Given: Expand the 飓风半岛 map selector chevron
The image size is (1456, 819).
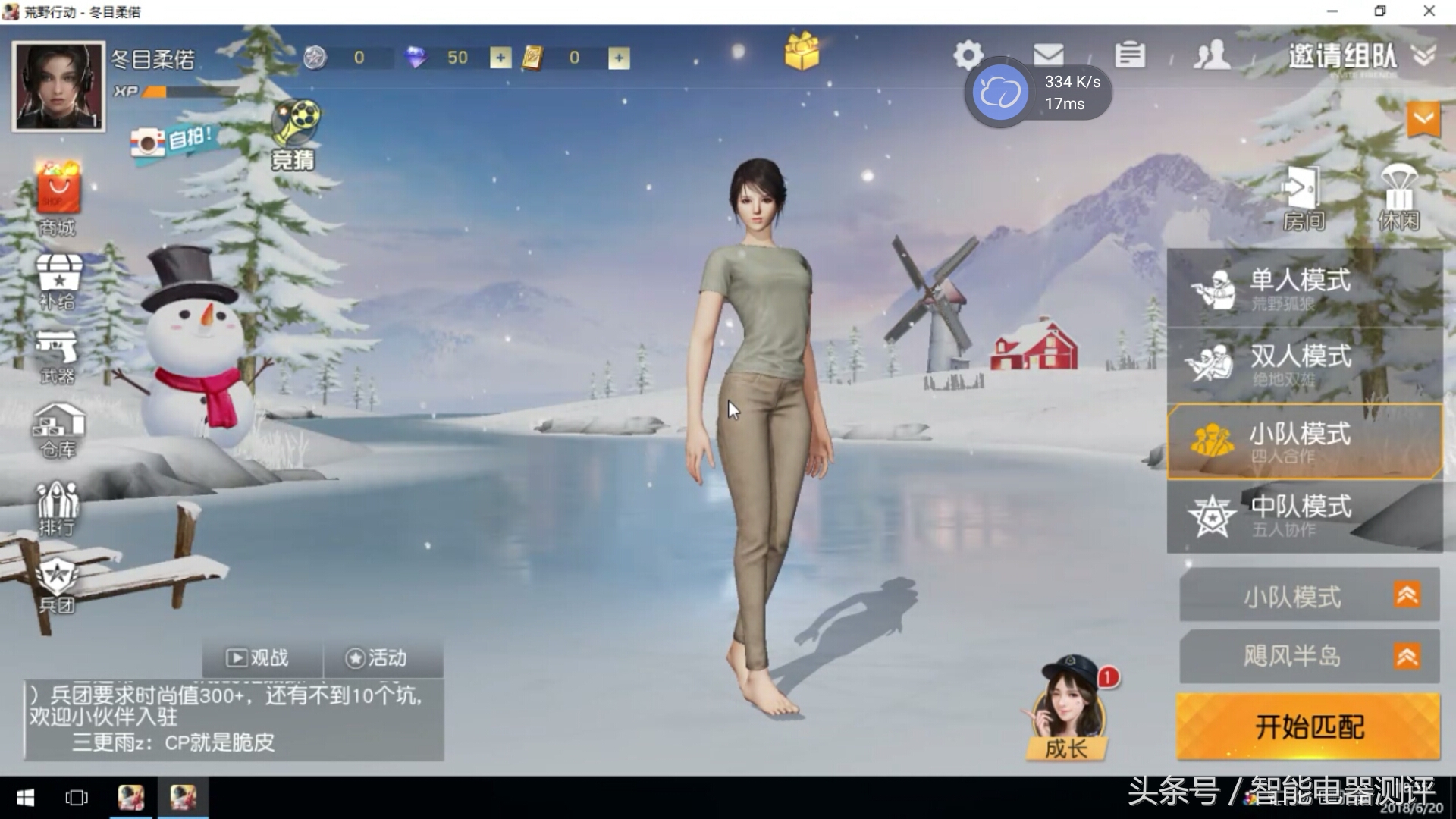Looking at the screenshot, I should (1409, 657).
